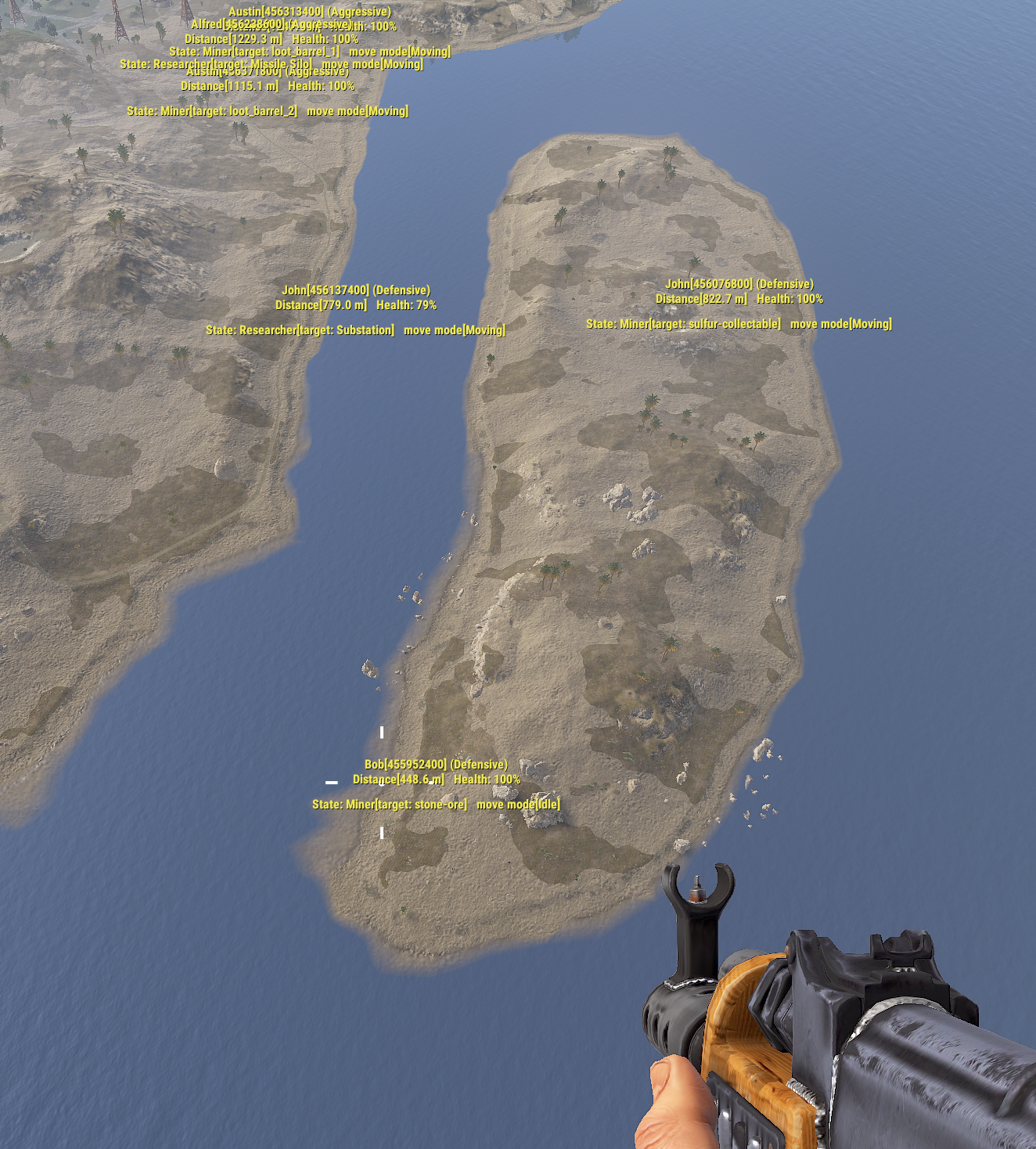Click John[456137400] Defensive name tag
Viewport: 1036px width, 1149px height.
358,289
